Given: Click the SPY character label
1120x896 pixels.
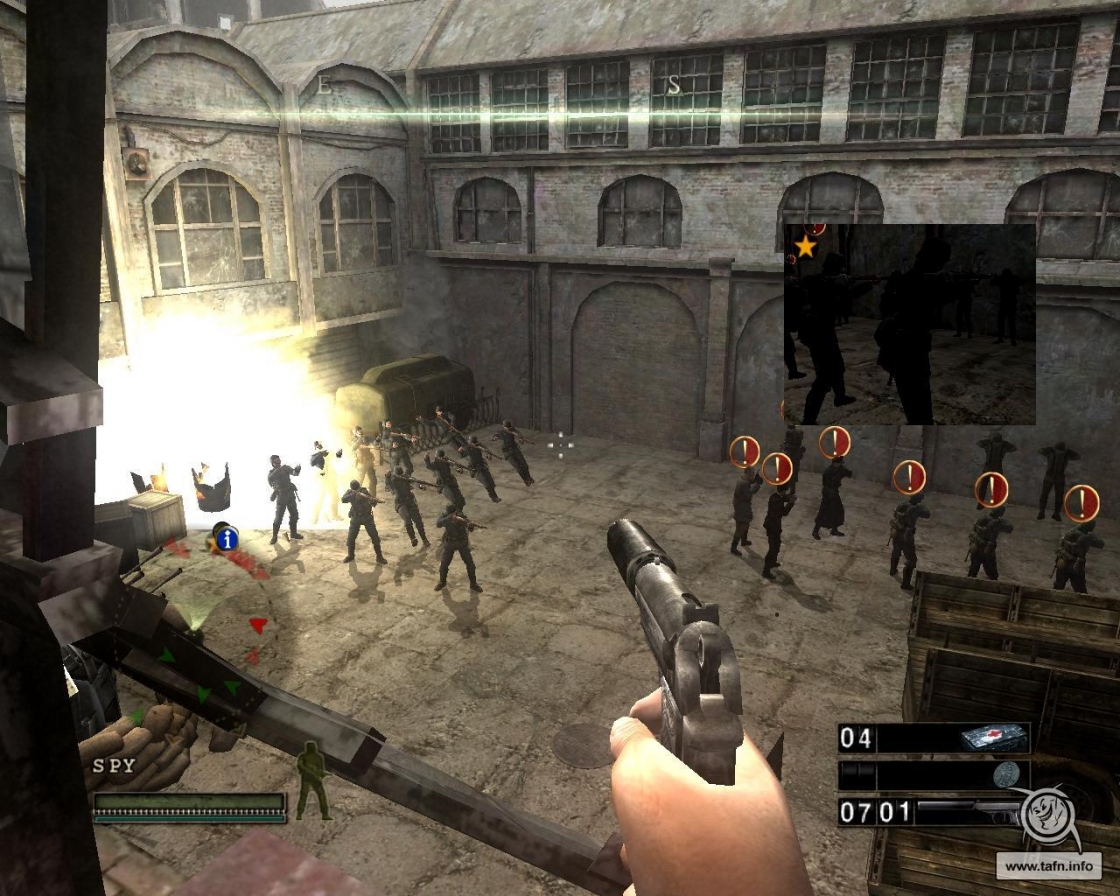Looking at the screenshot, I should [113, 766].
